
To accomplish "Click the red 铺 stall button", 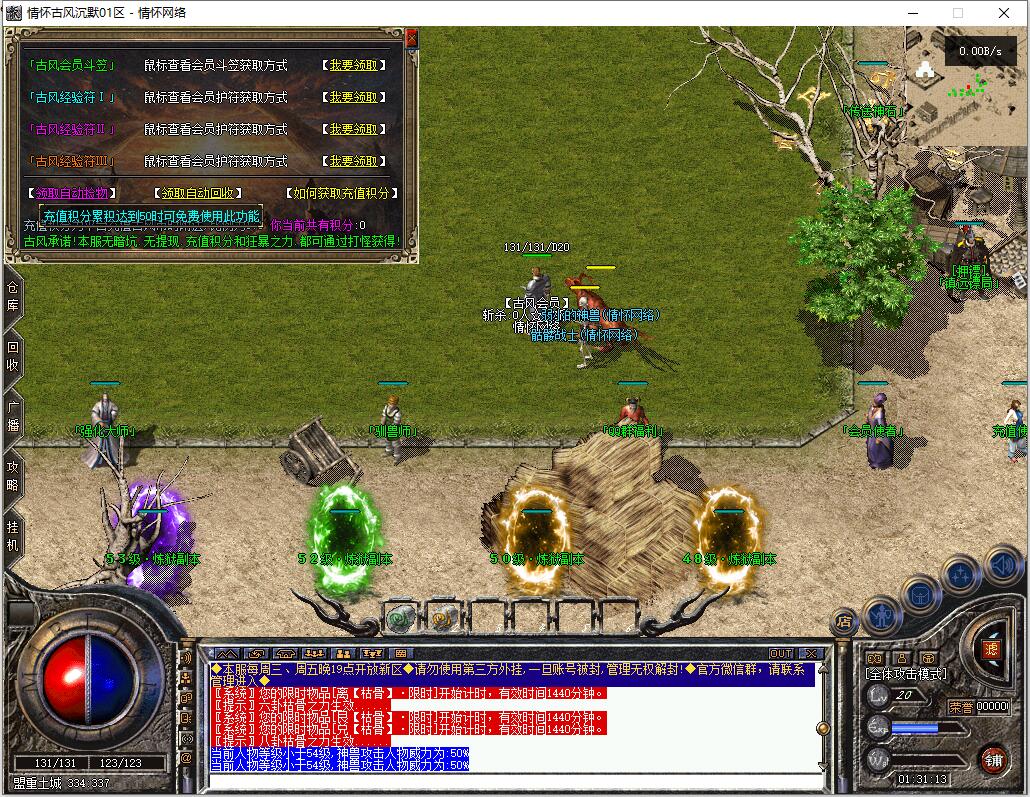I will [992, 759].
